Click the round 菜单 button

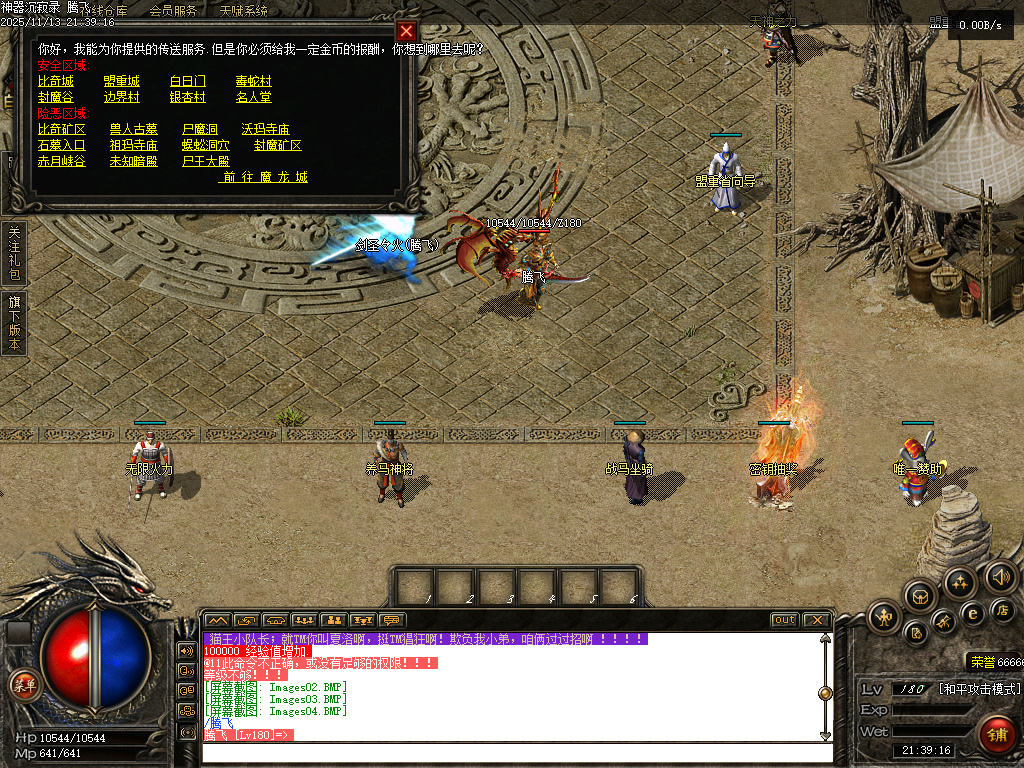(x=23, y=685)
